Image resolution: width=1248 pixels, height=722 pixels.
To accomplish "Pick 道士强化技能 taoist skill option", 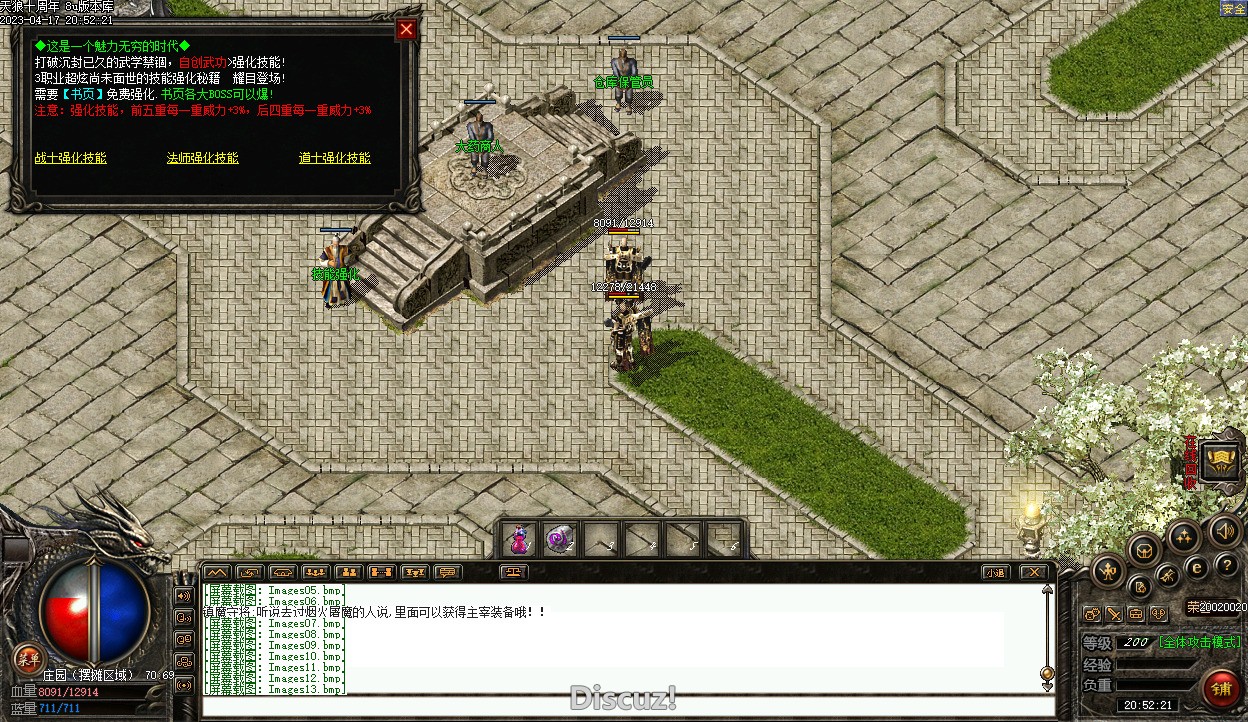I will (334, 158).
